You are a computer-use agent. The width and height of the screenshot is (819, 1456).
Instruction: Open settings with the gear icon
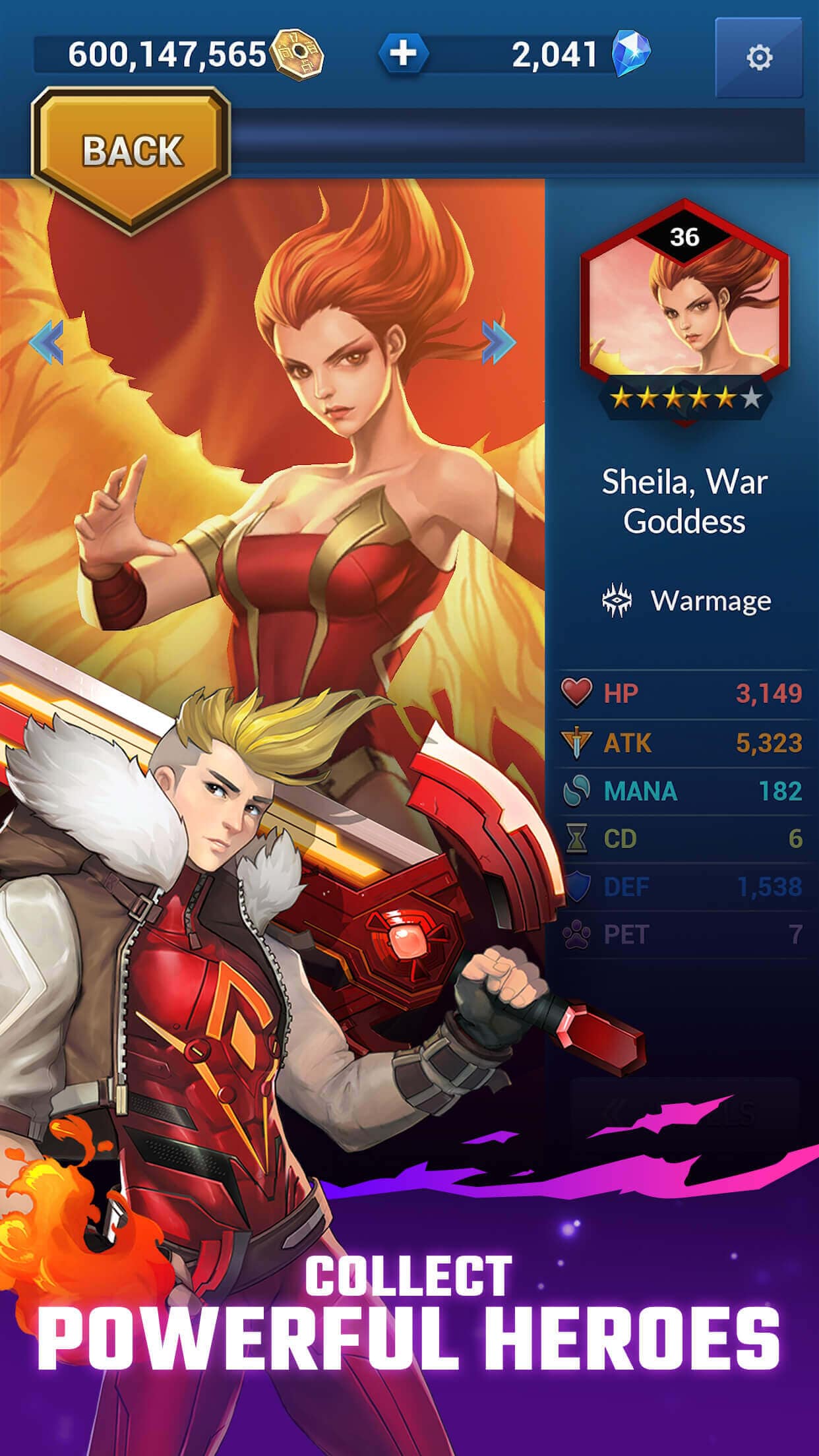(x=758, y=57)
